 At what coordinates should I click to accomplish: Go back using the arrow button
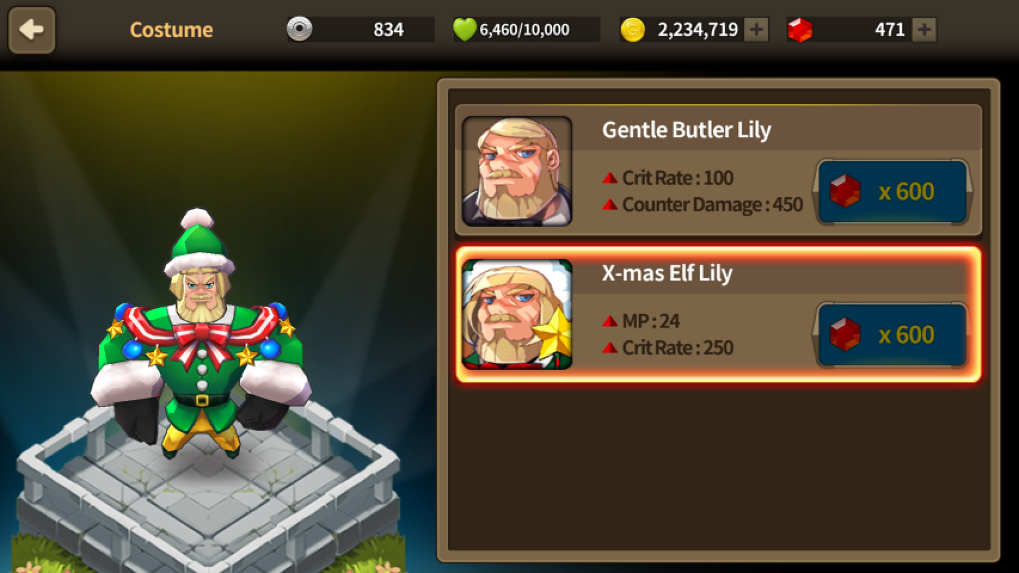[x=32, y=30]
